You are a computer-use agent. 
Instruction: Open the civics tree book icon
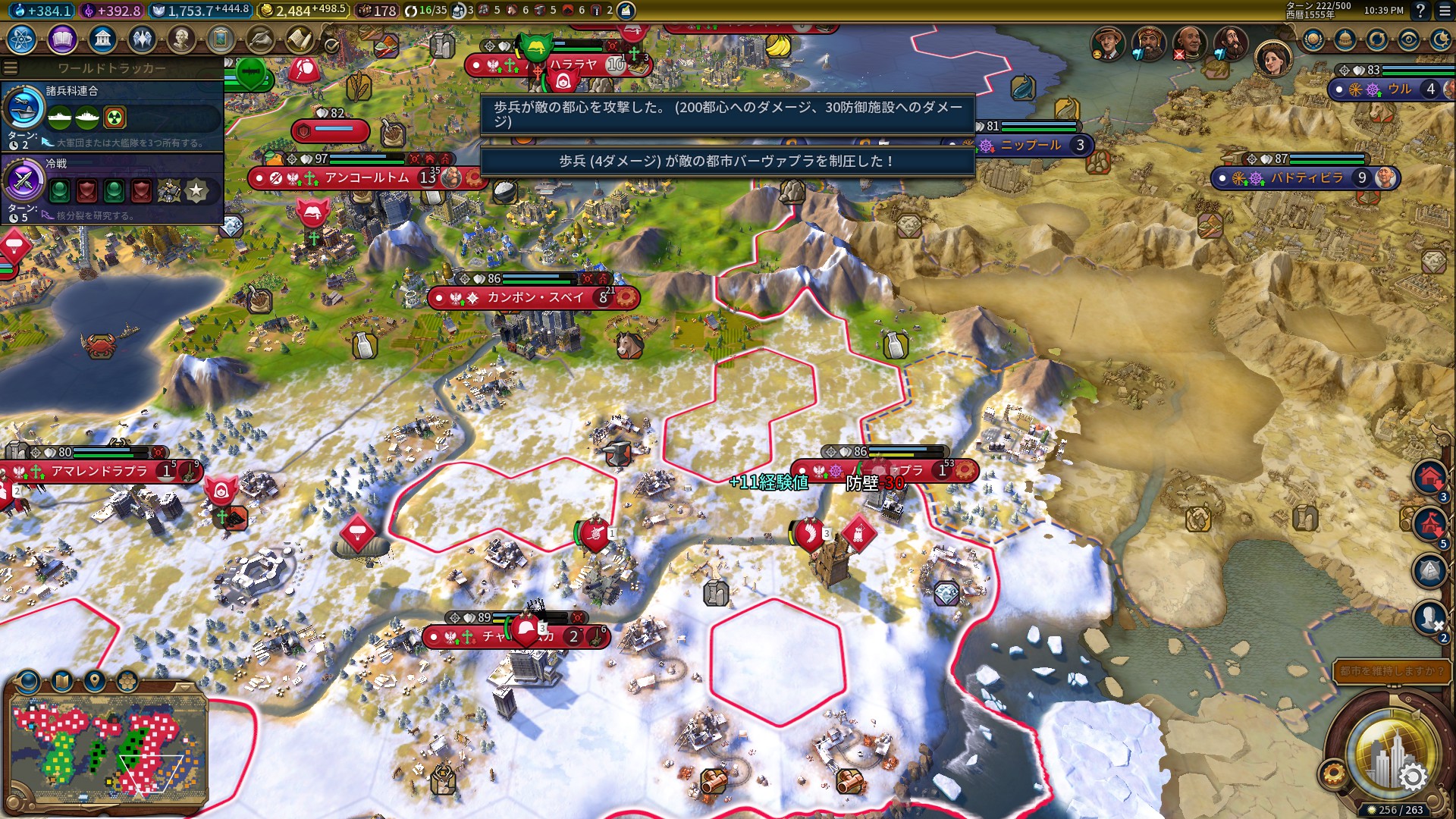62,39
